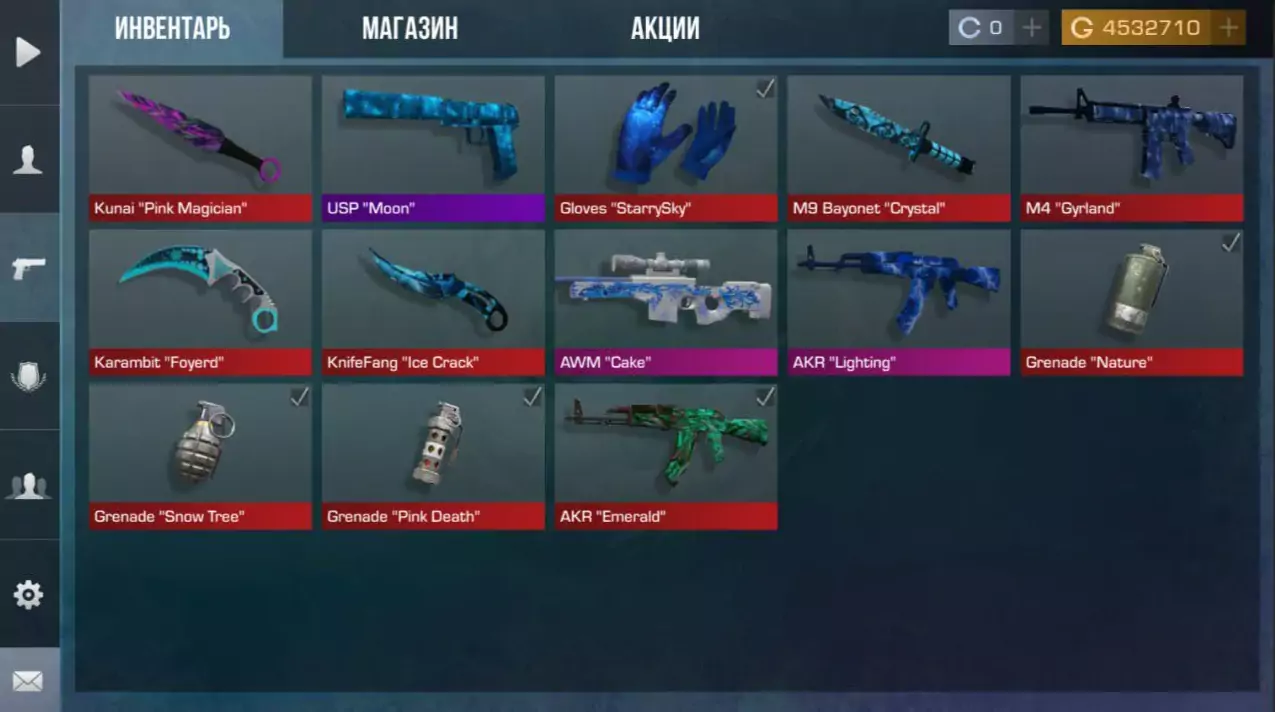Select the ИНВЕНТАРЬ tab
This screenshot has width=1275, height=712.
[x=172, y=28]
